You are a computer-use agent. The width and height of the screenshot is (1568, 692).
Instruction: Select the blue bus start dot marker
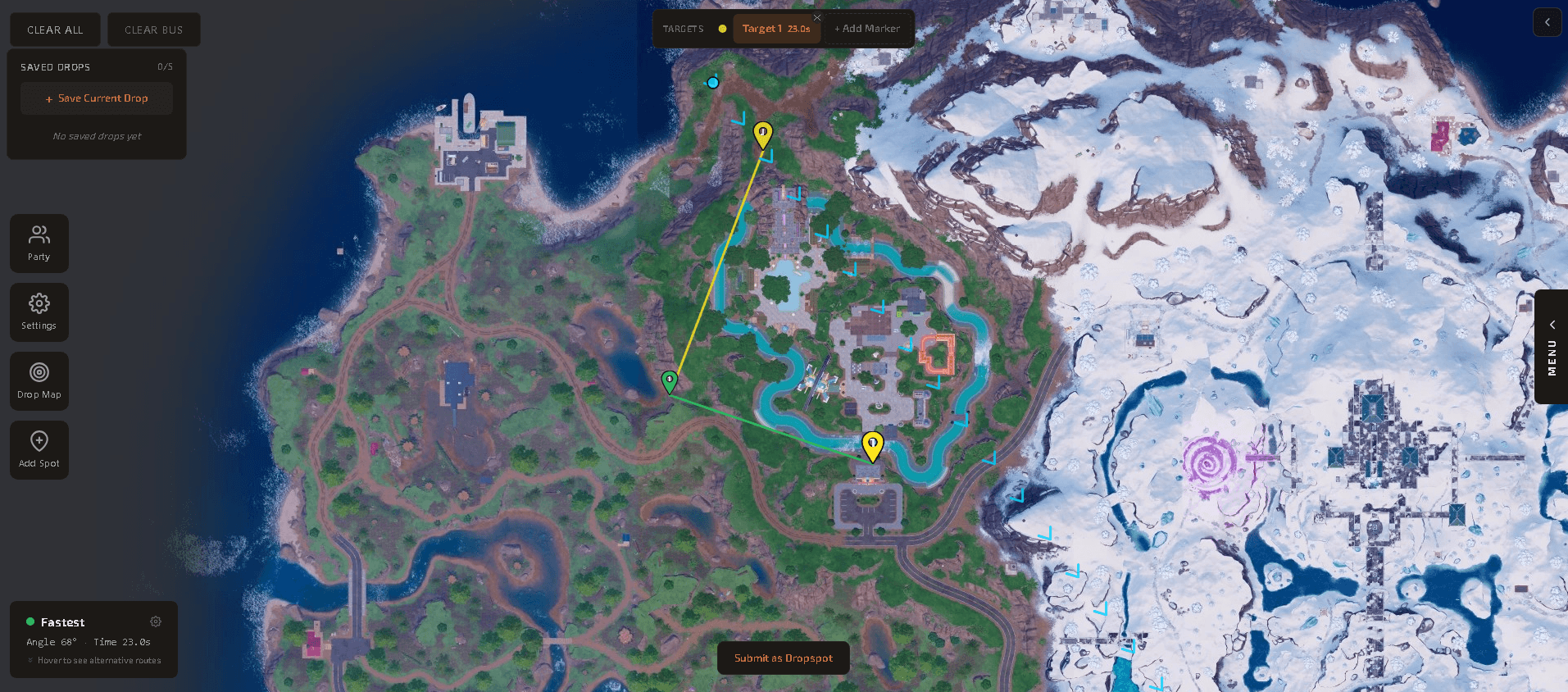[711, 82]
